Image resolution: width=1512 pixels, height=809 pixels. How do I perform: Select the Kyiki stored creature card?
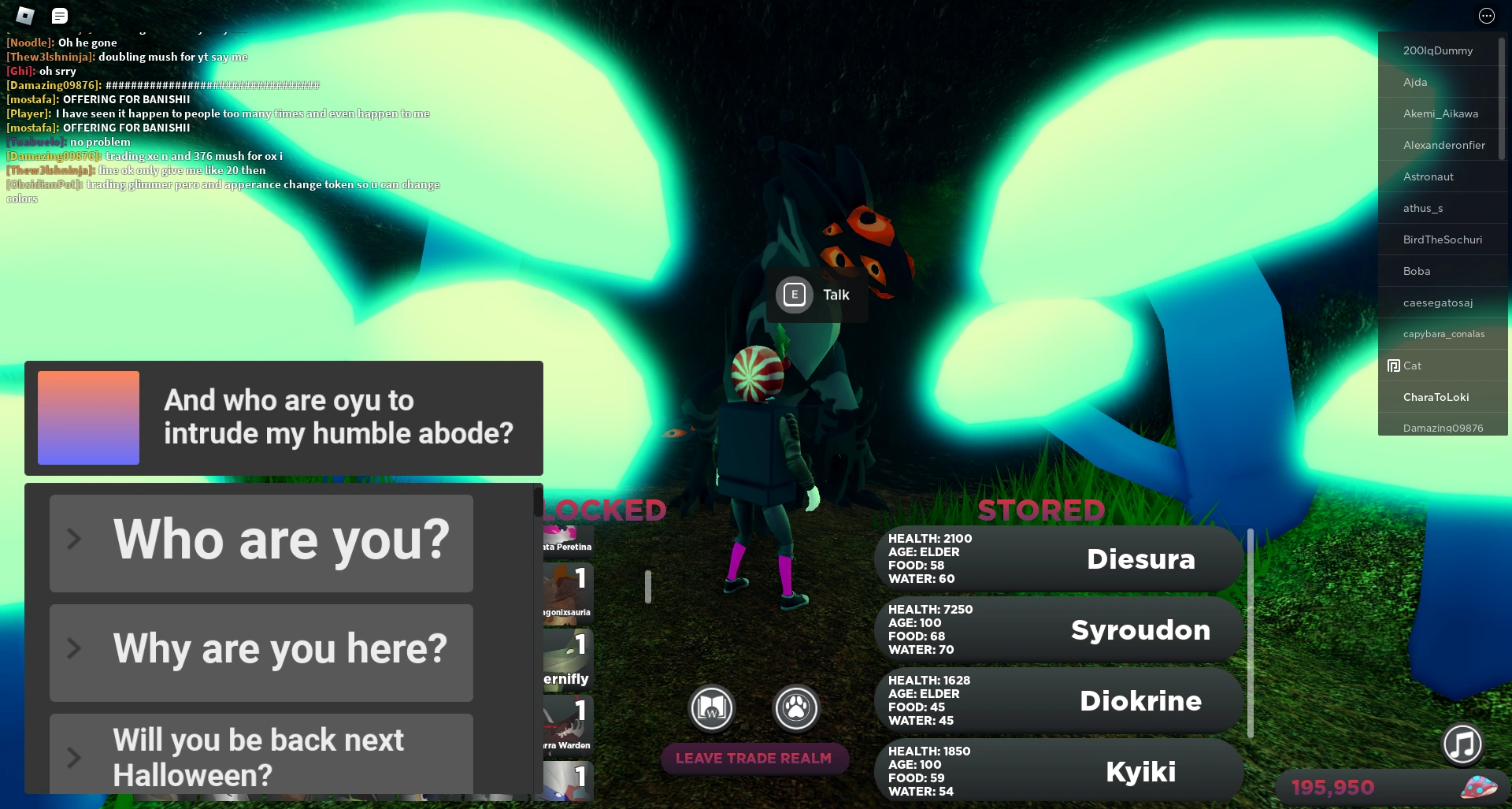(1058, 770)
